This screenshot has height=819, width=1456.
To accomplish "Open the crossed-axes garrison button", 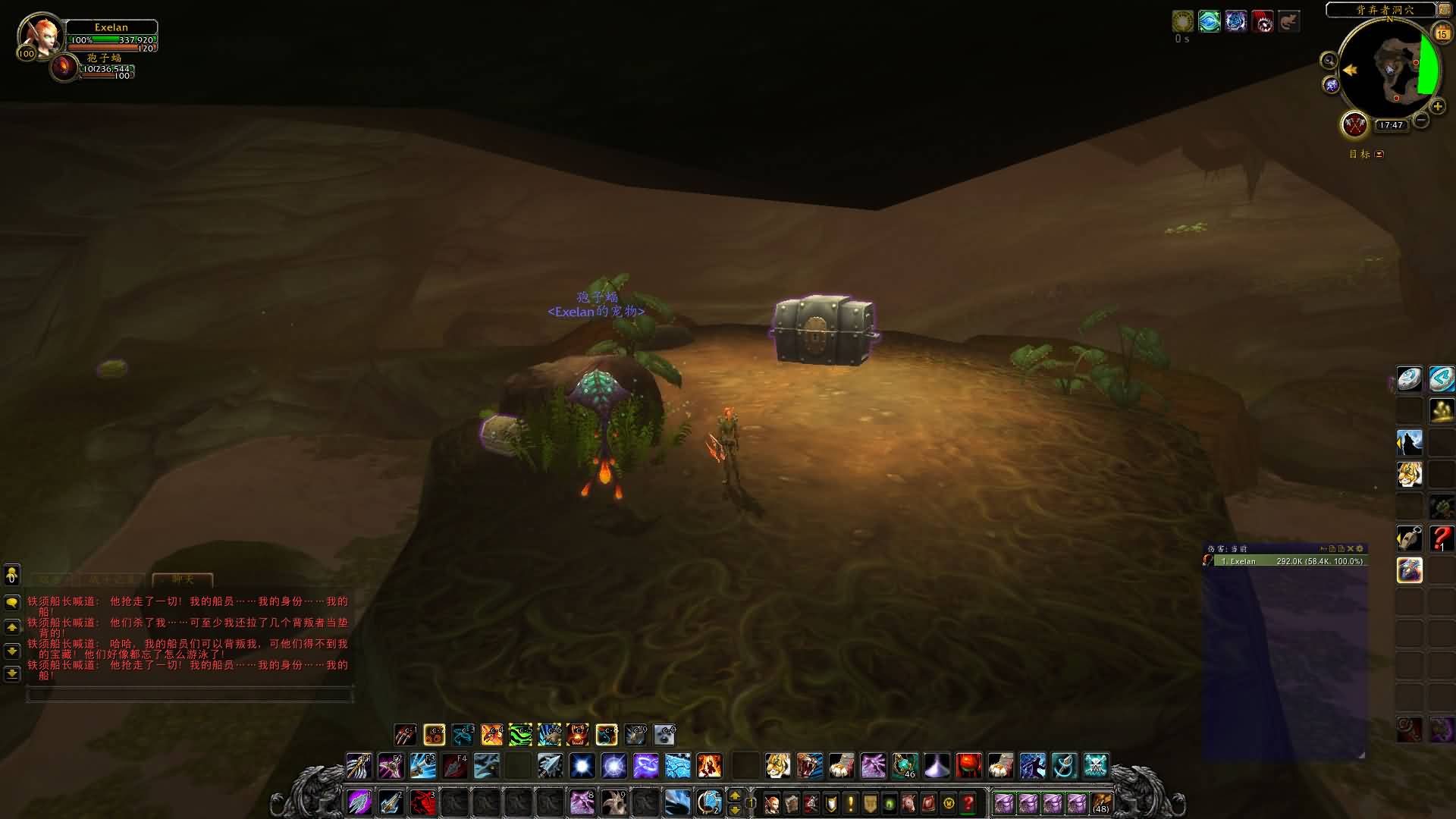I will [1354, 124].
